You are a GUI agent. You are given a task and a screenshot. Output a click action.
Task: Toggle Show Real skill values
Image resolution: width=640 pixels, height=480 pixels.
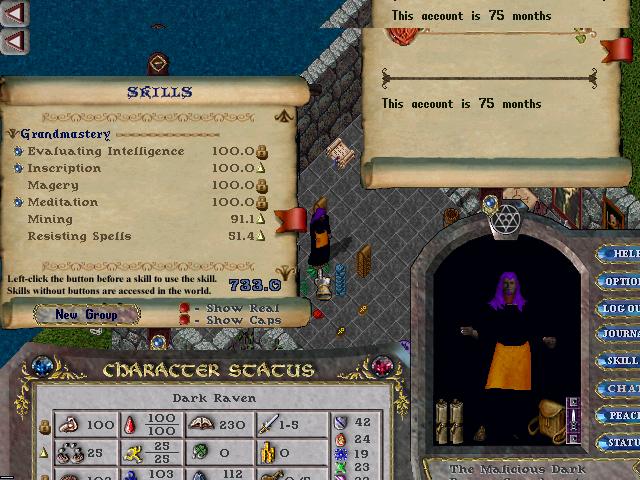tap(185, 307)
